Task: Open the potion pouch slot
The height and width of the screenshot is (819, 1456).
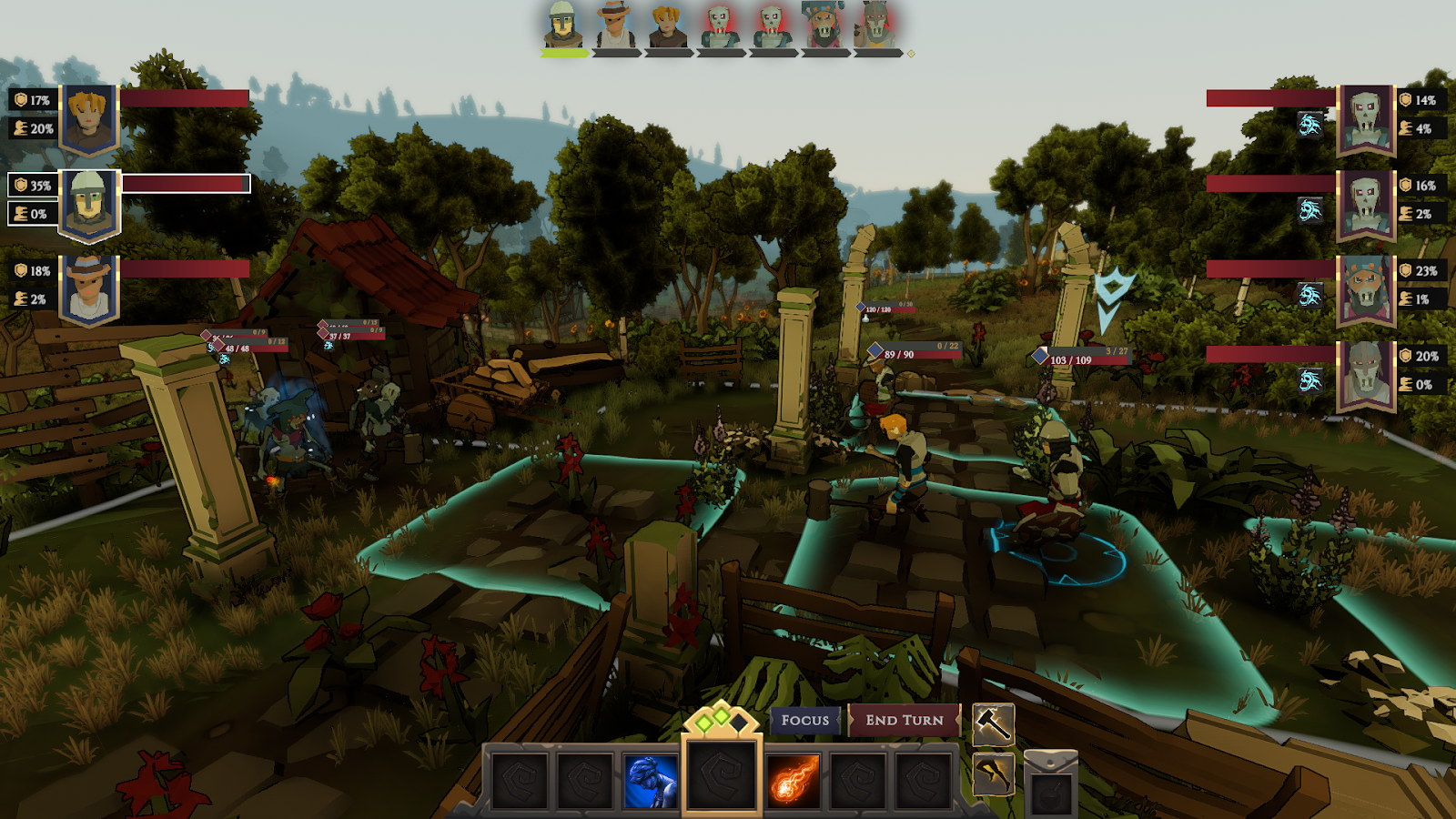Action: [1050, 785]
